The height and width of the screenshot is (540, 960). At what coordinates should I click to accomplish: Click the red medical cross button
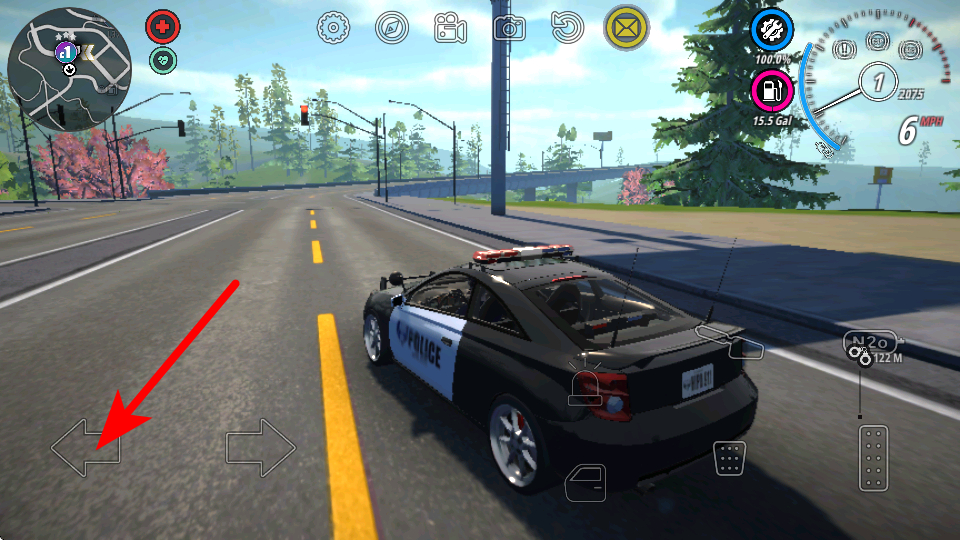pyautogui.click(x=163, y=25)
